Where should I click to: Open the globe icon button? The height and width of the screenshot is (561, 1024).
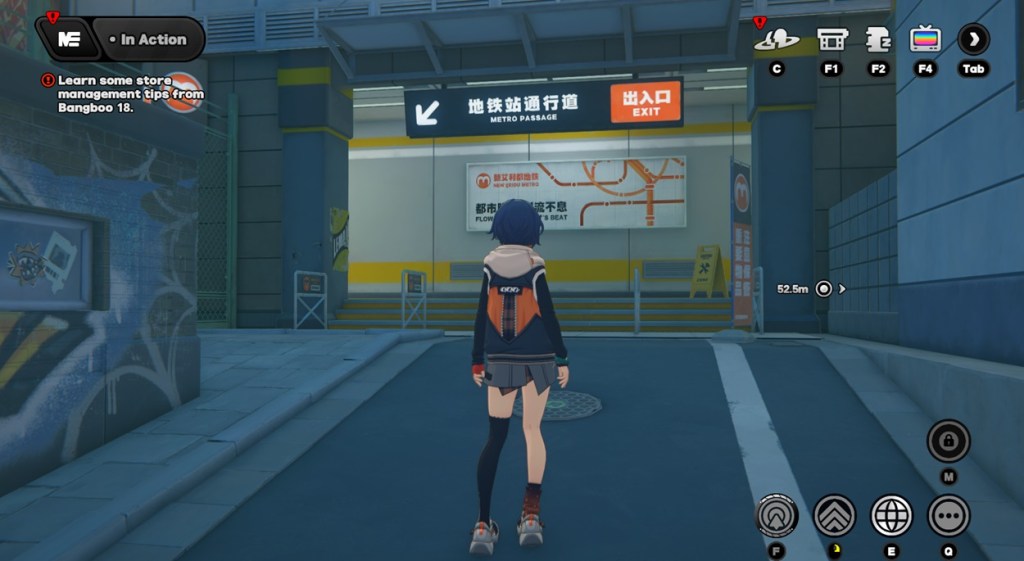click(891, 516)
